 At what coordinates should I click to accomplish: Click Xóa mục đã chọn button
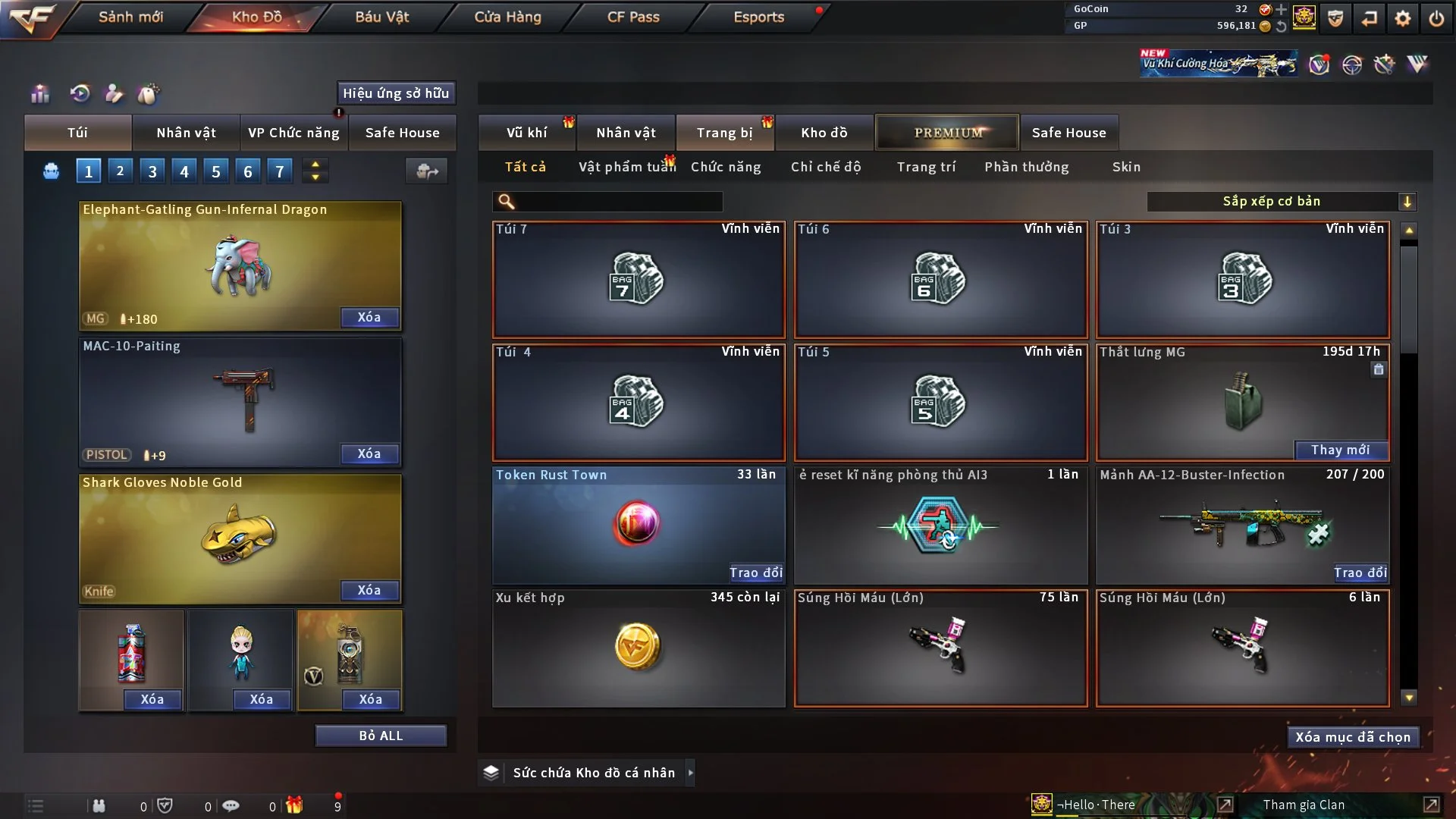point(1353,737)
